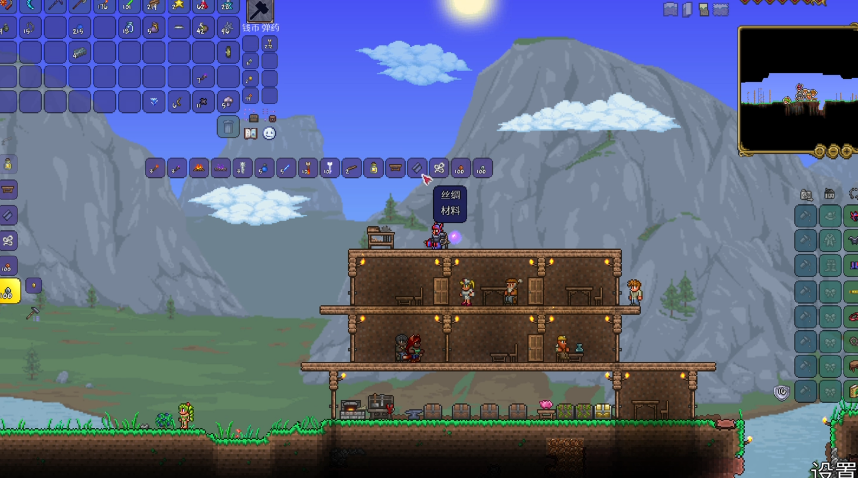Pick the glowing mushroom inventory slot
This screenshot has width=858, height=478.
coord(227,101)
